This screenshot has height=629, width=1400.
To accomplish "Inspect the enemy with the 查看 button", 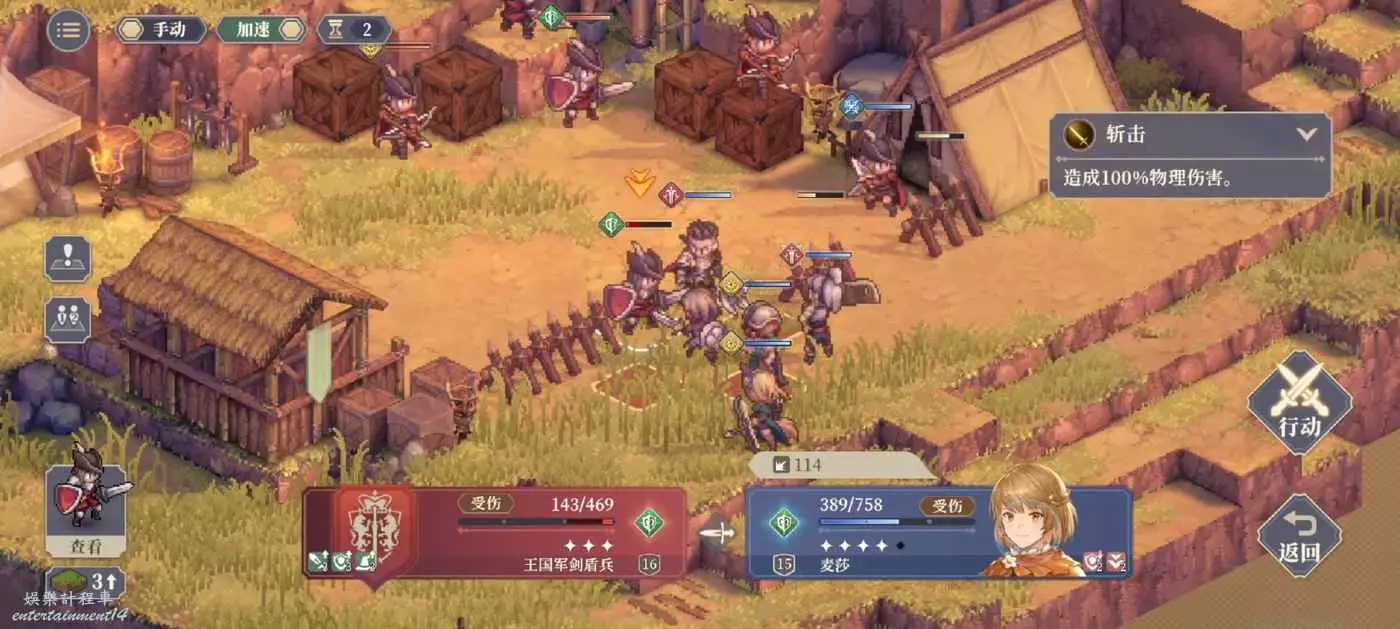I will (85, 510).
